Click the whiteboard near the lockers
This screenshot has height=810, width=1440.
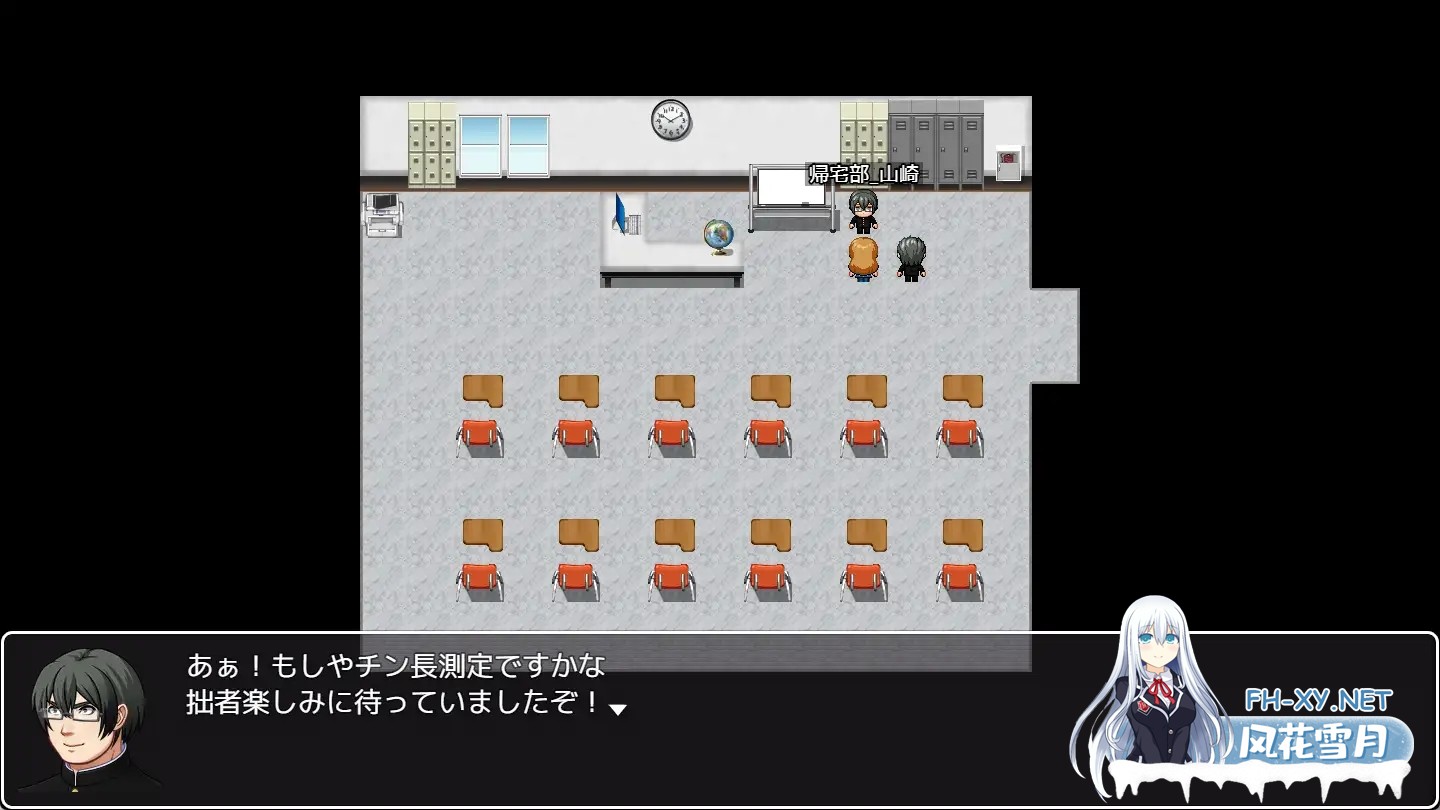click(x=790, y=185)
